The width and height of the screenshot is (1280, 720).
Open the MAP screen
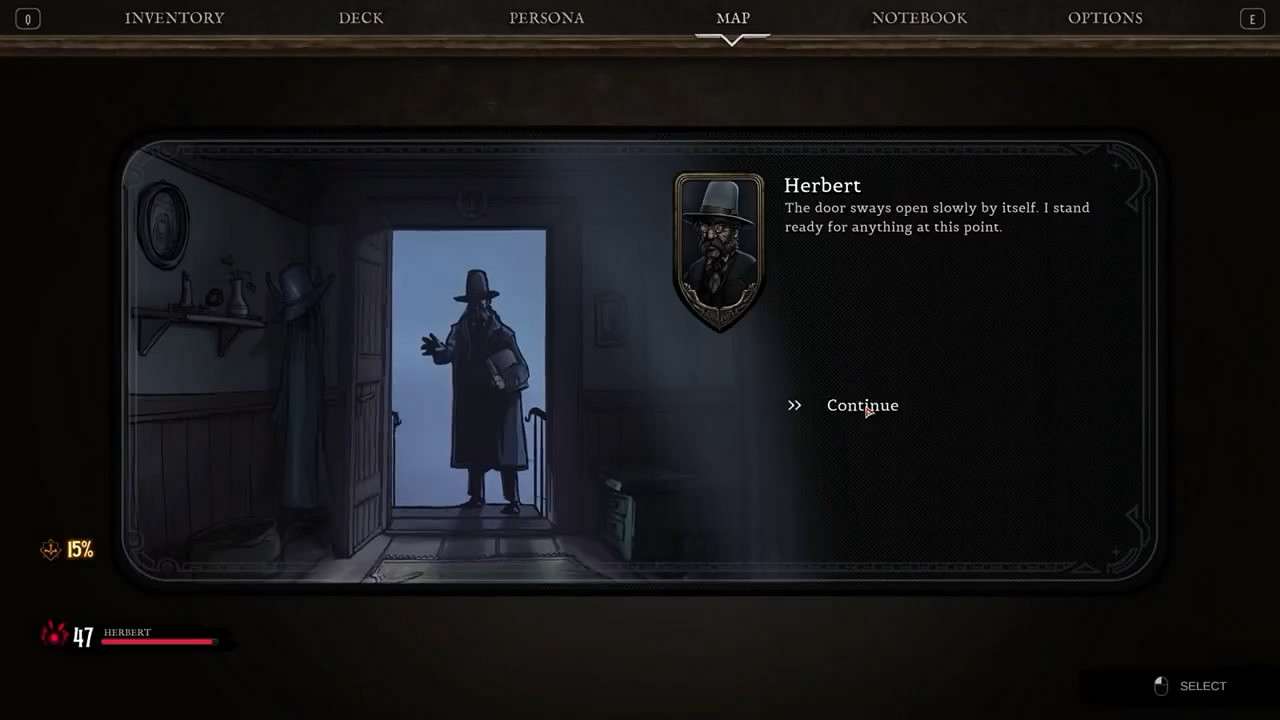point(733,17)
